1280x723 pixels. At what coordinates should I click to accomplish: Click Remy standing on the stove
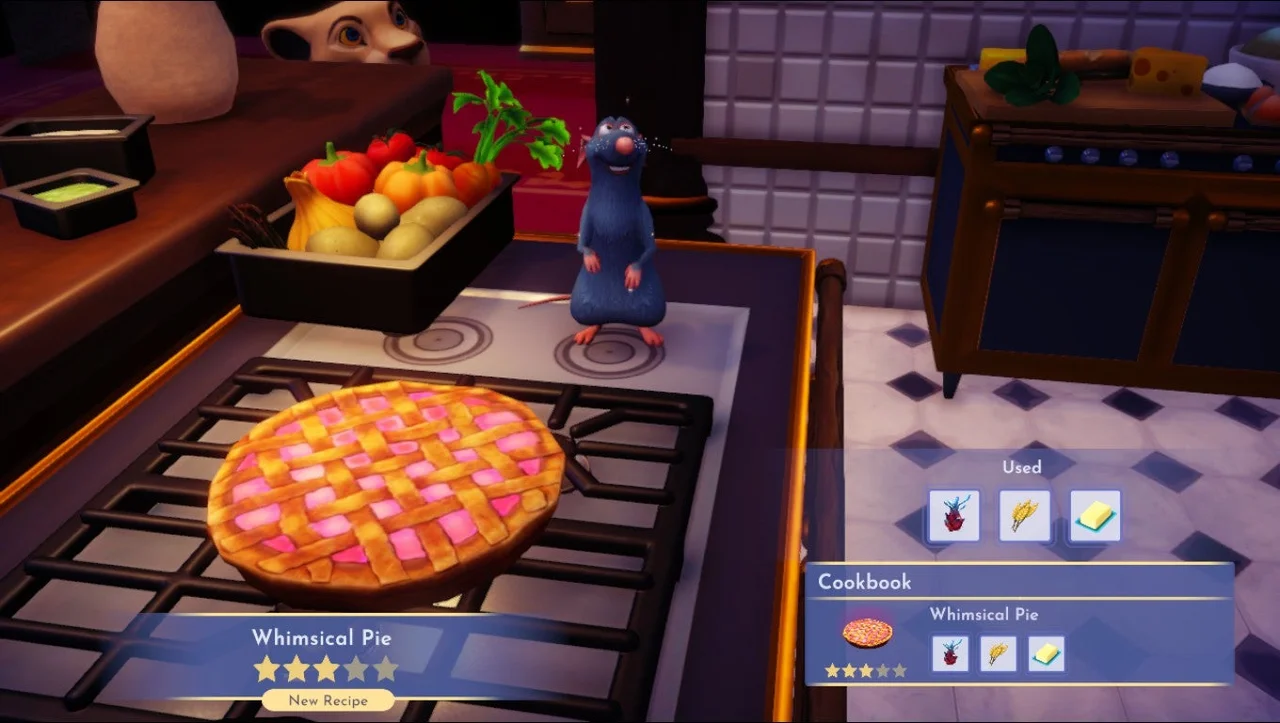618,230
